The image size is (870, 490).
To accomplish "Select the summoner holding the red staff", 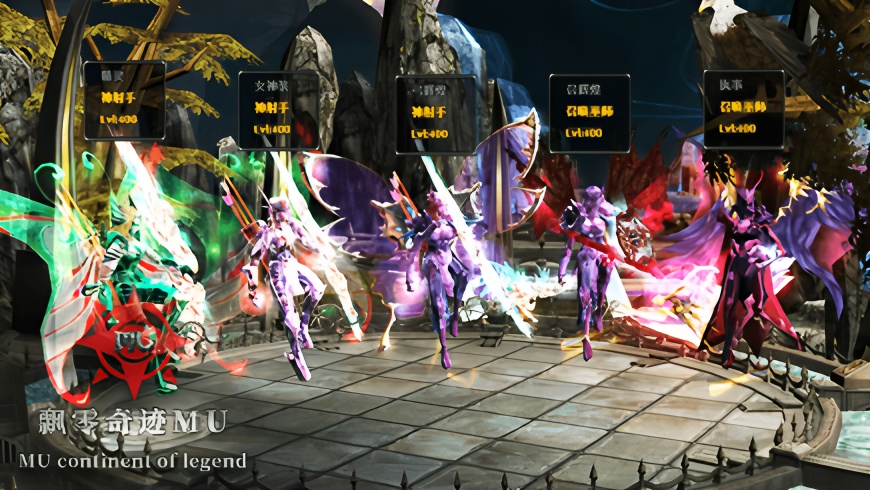I will [588, 262].
